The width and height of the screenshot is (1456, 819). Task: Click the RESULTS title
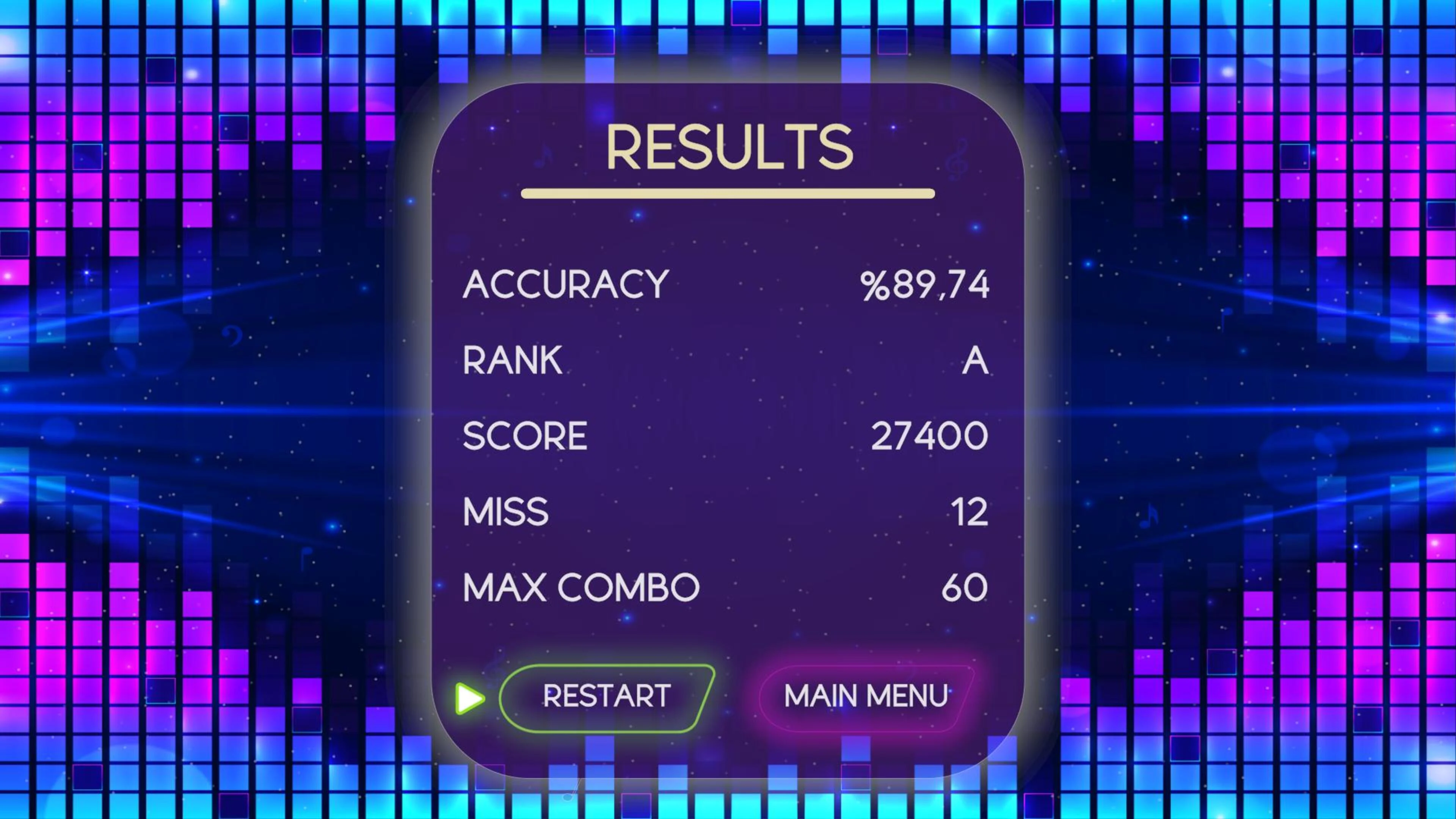729,147
